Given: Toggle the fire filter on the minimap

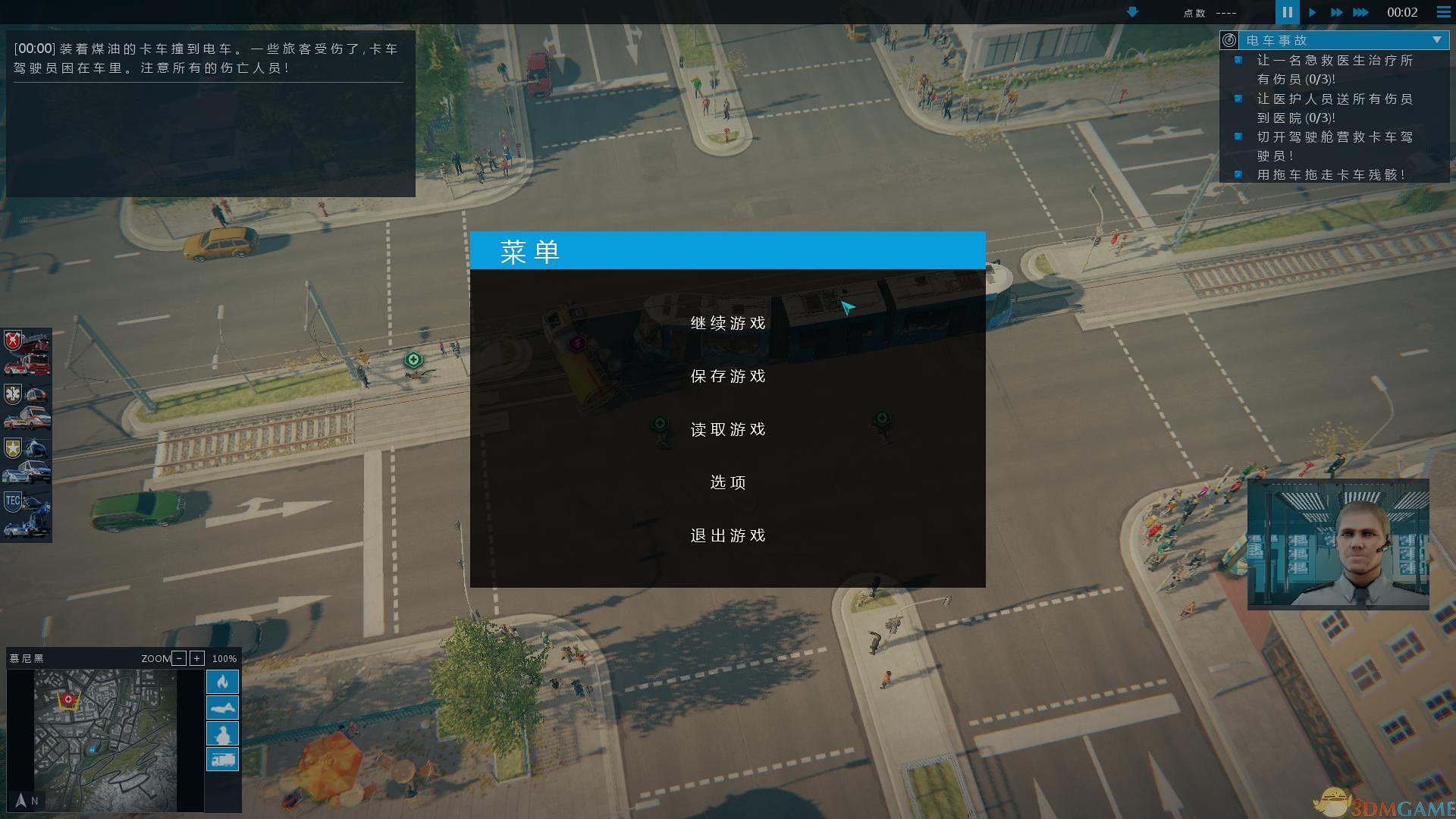Looking at the screenshot, I should pyautogui.click(x=222, y=682).
